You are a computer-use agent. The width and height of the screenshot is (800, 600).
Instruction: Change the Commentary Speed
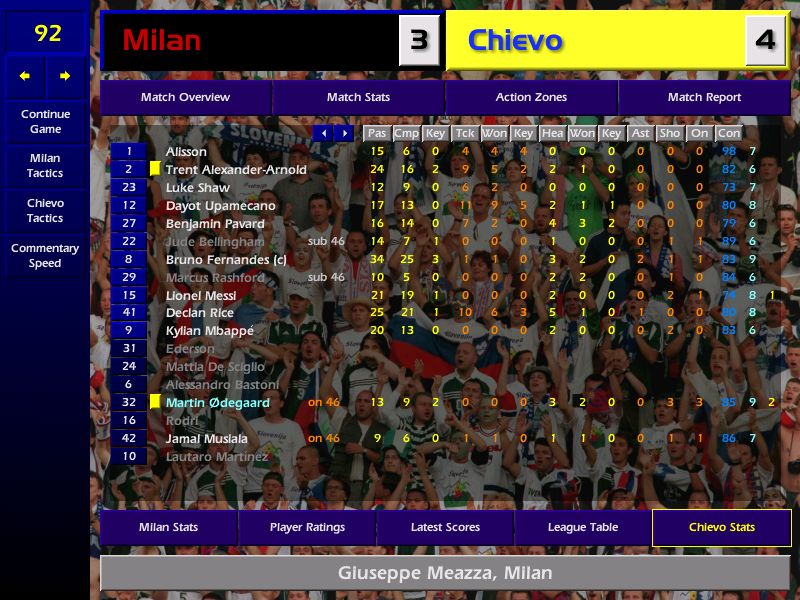point(45,256)
